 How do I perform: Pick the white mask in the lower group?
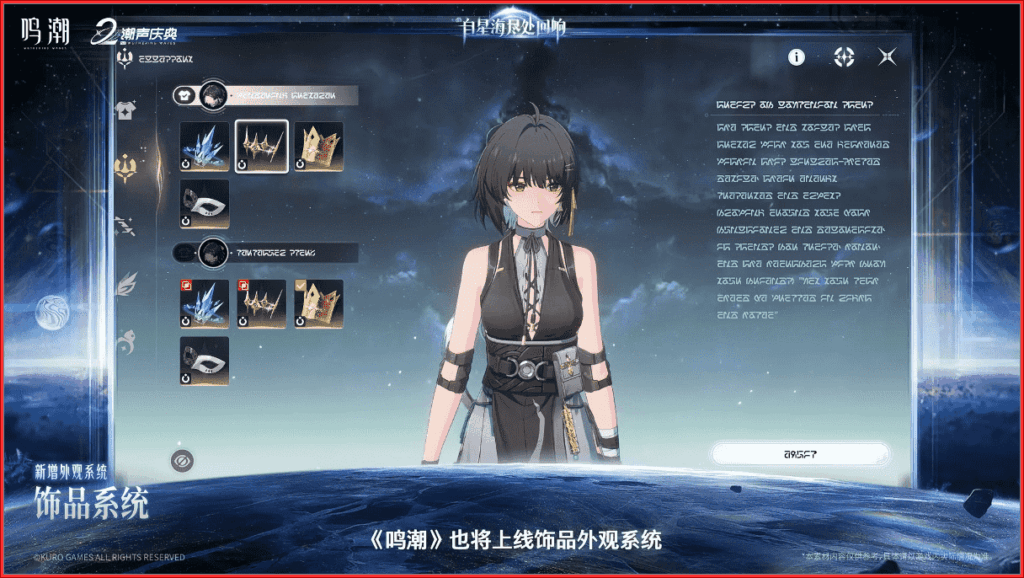point(205,361)
